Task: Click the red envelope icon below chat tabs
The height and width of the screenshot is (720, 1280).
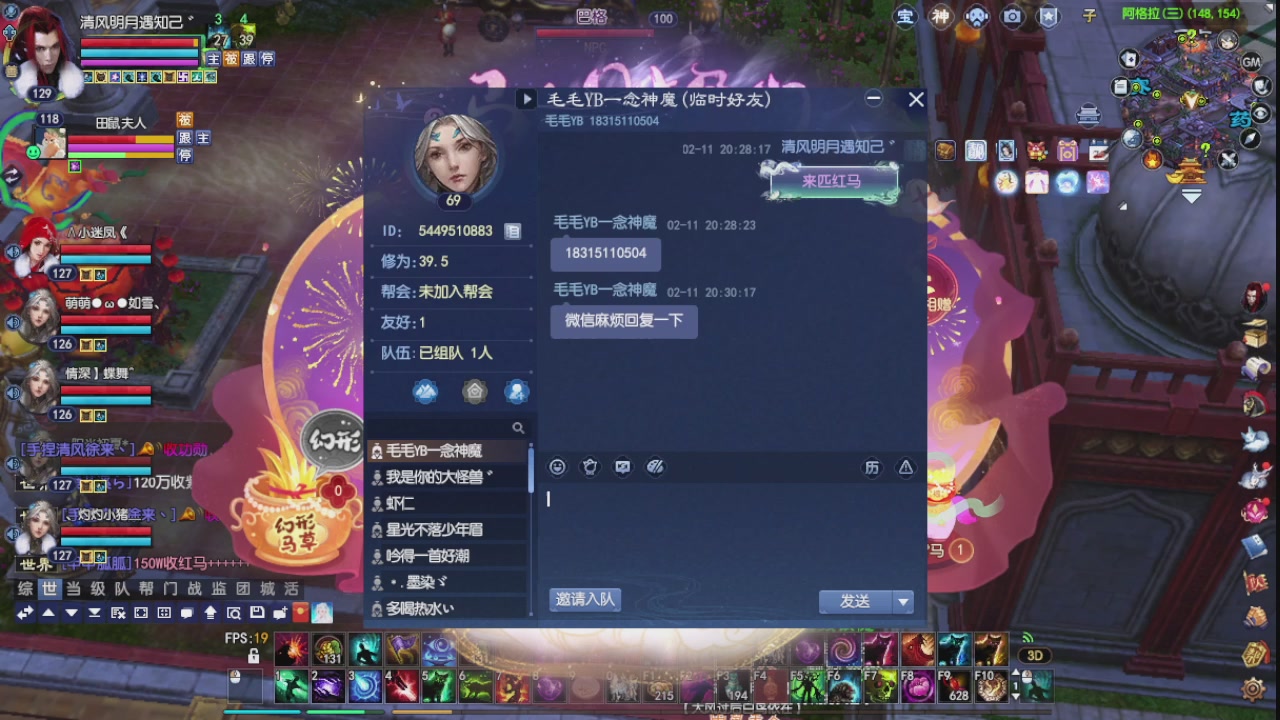Action: pyautogui.click(x=299, y=614)
